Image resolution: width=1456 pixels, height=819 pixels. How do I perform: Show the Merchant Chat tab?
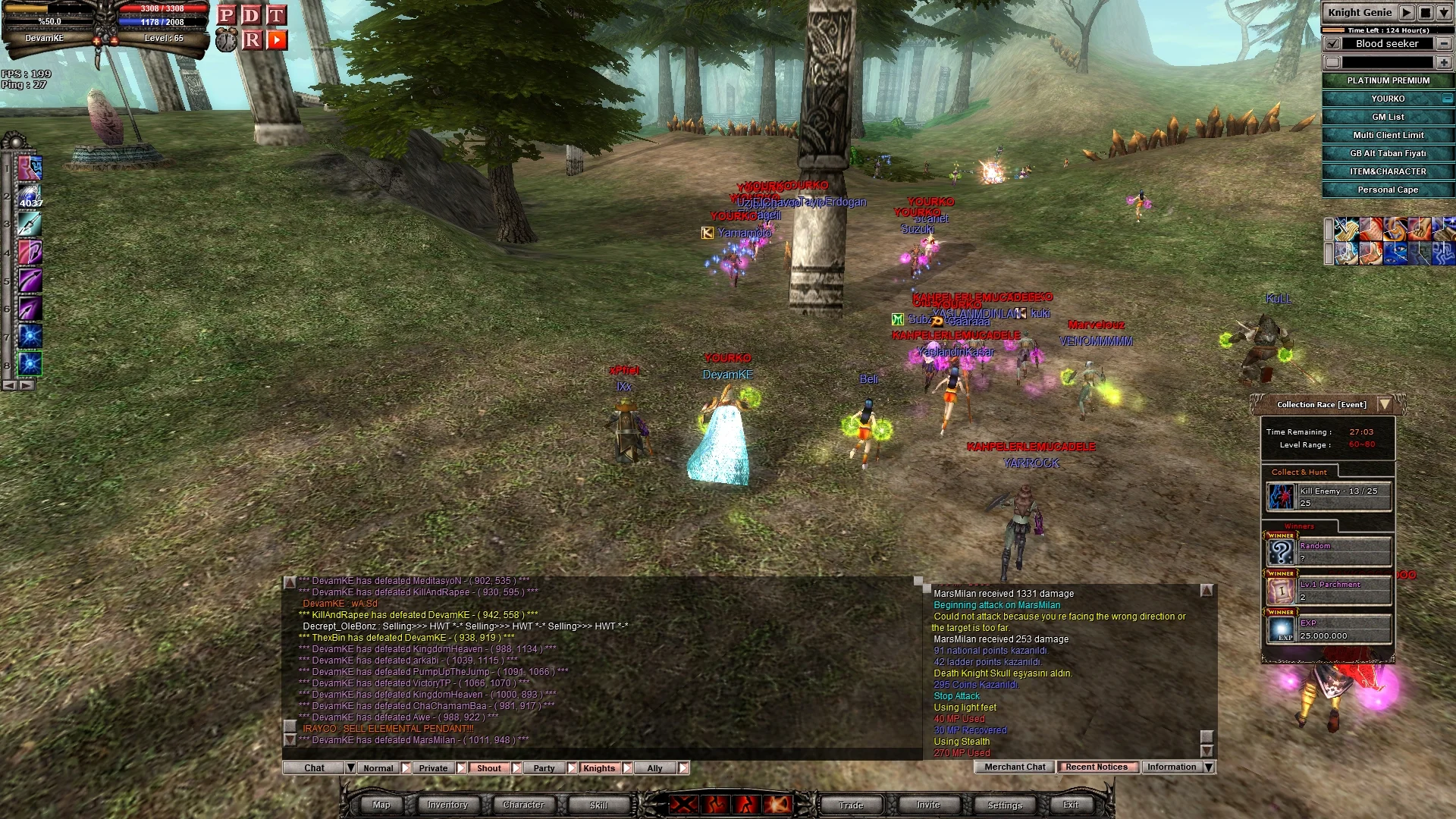pyautogui.click(x=1015, y=767)
